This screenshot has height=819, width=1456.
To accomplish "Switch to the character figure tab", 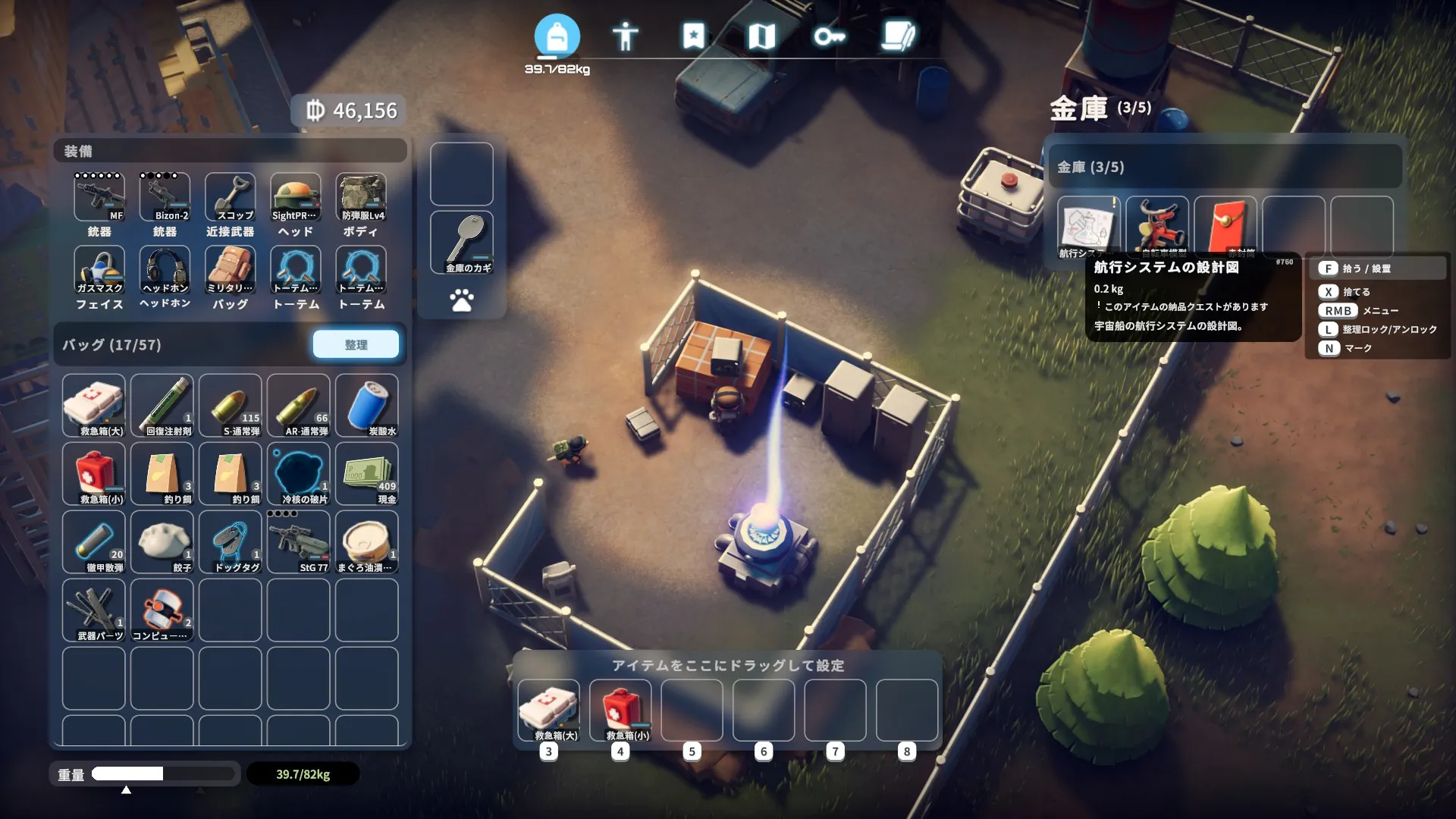I will click(625, 36).
